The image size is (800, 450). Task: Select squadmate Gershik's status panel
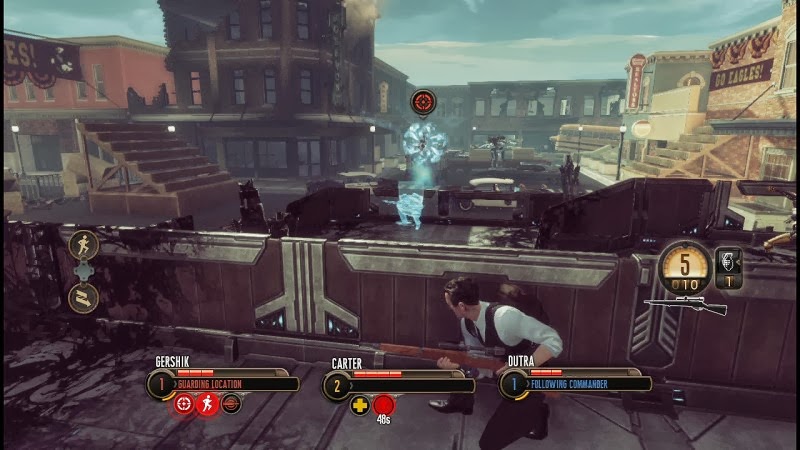pyautogui.click(x=223, y=382)
